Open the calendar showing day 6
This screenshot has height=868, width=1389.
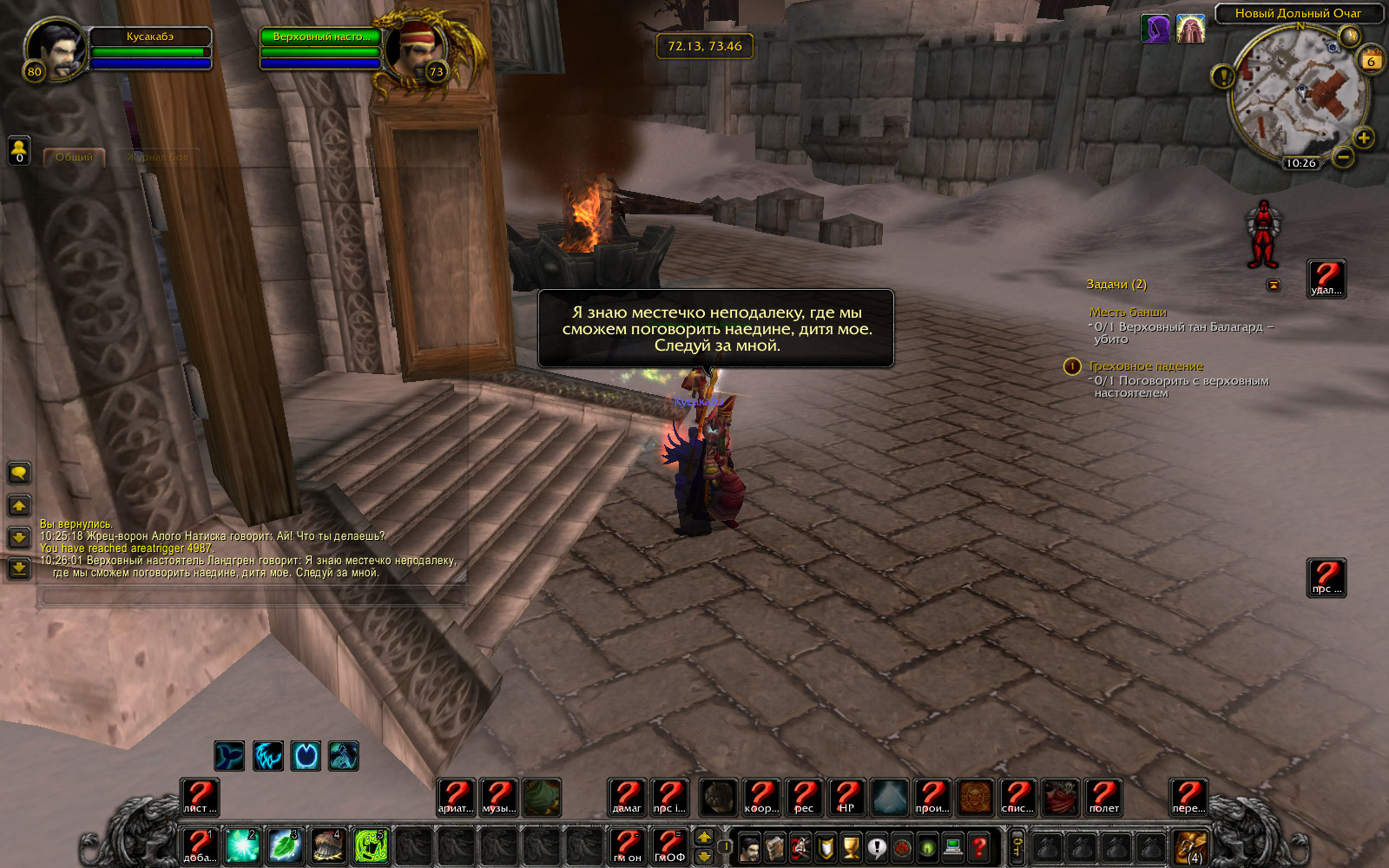click(1372, 61)
